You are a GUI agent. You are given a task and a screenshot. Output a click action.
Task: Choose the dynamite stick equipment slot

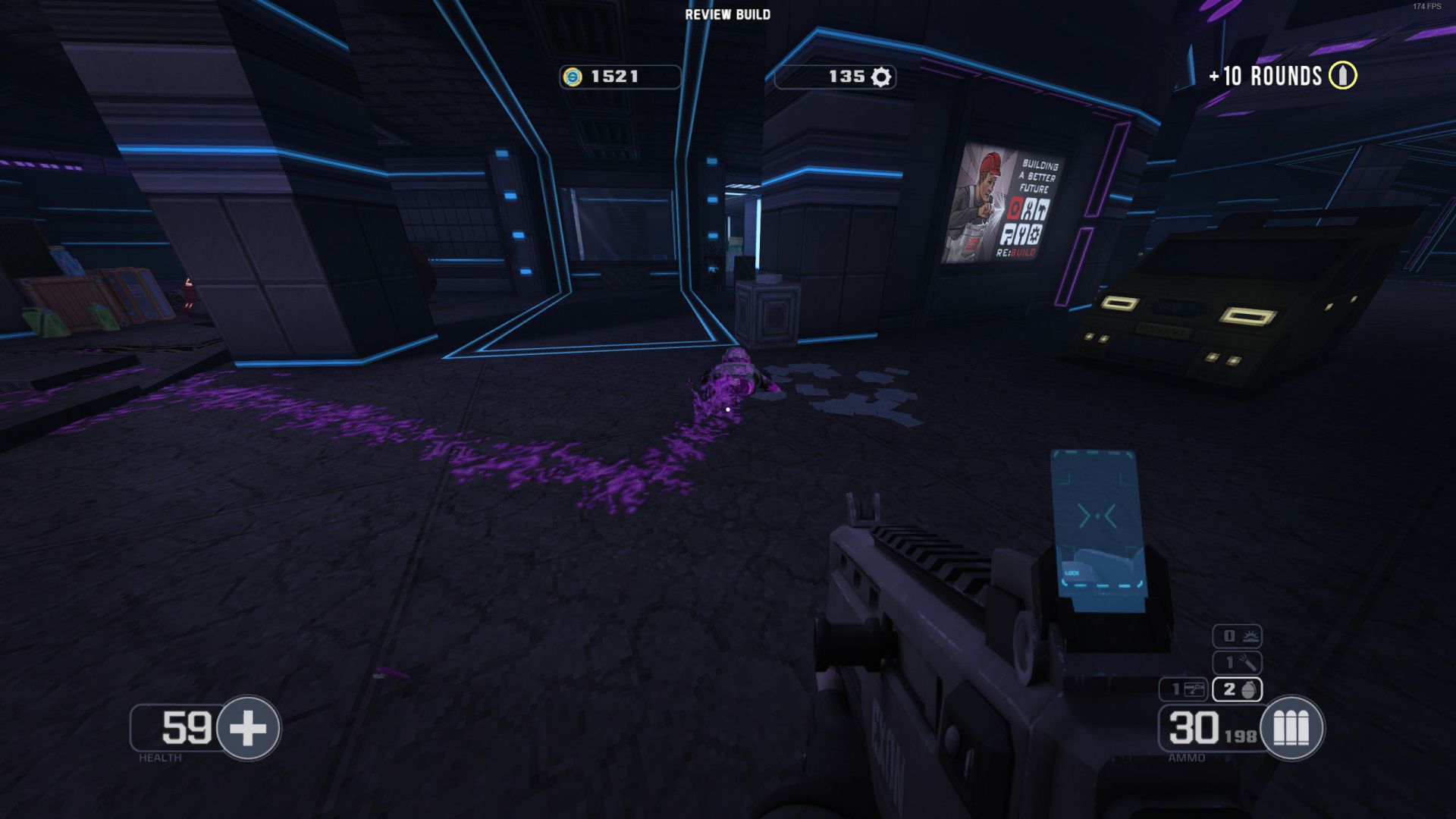(1237, 663)
